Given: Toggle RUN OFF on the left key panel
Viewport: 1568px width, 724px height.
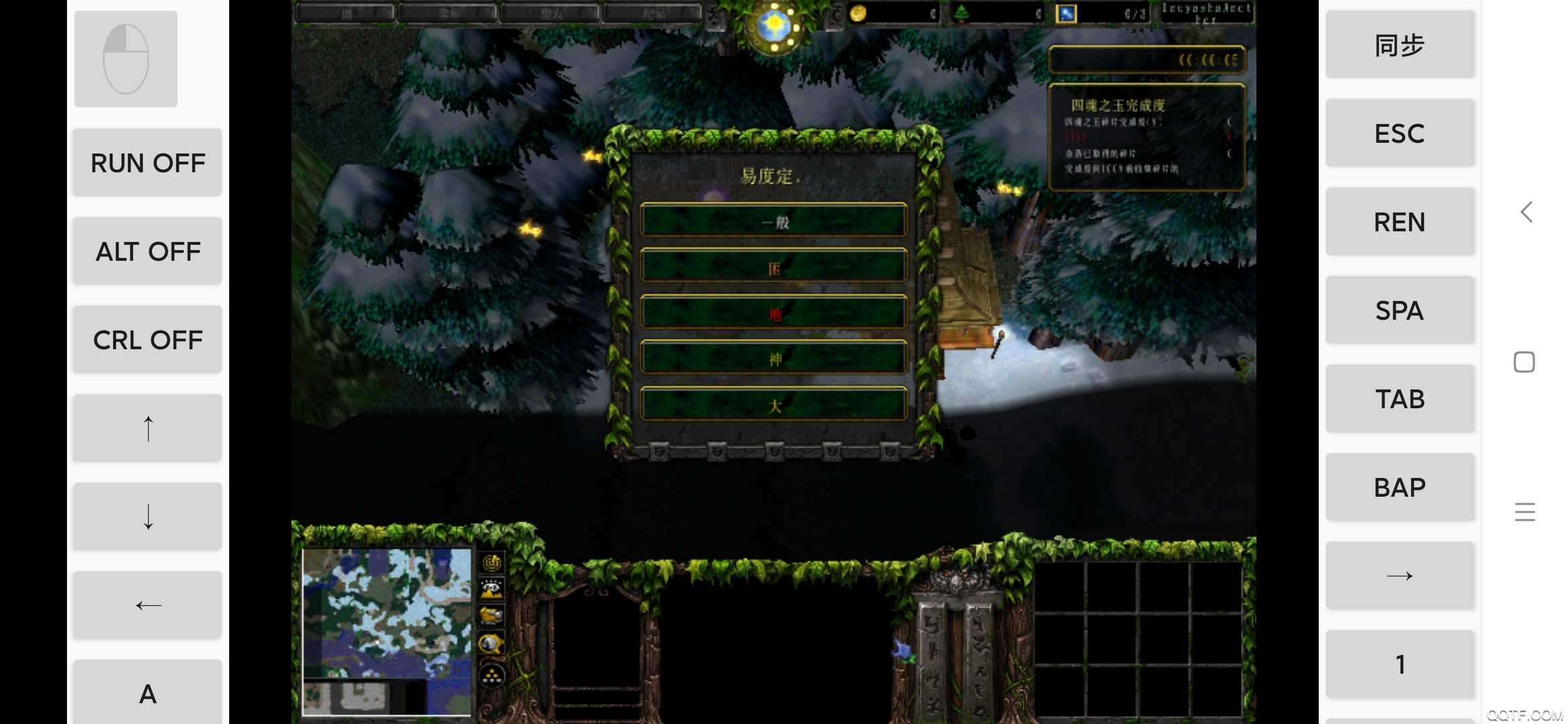Looking at the screenshot, I should (147, 162).
